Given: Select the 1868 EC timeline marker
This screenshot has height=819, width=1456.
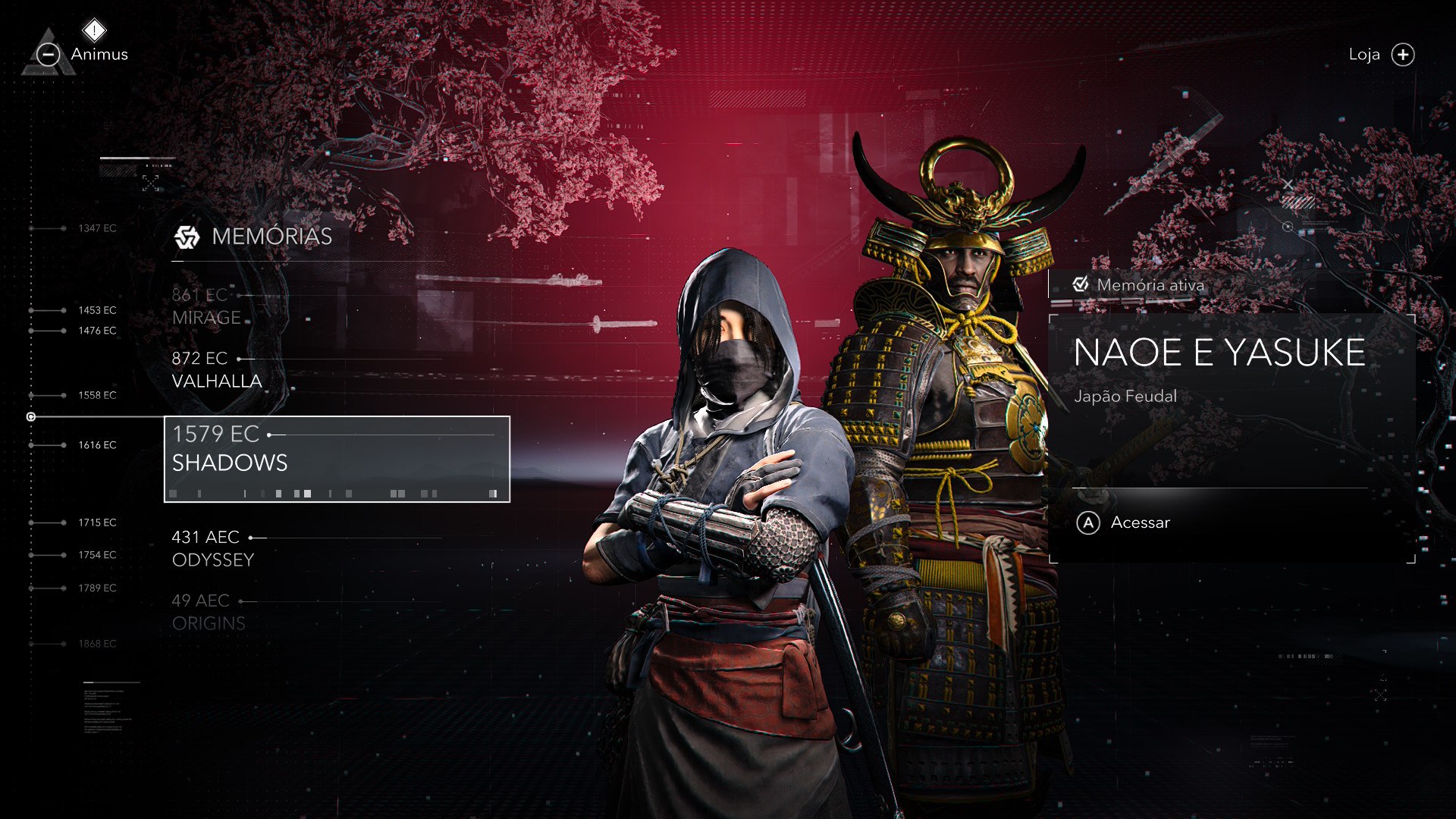Looking at the screenshot, I should (97, 644).
